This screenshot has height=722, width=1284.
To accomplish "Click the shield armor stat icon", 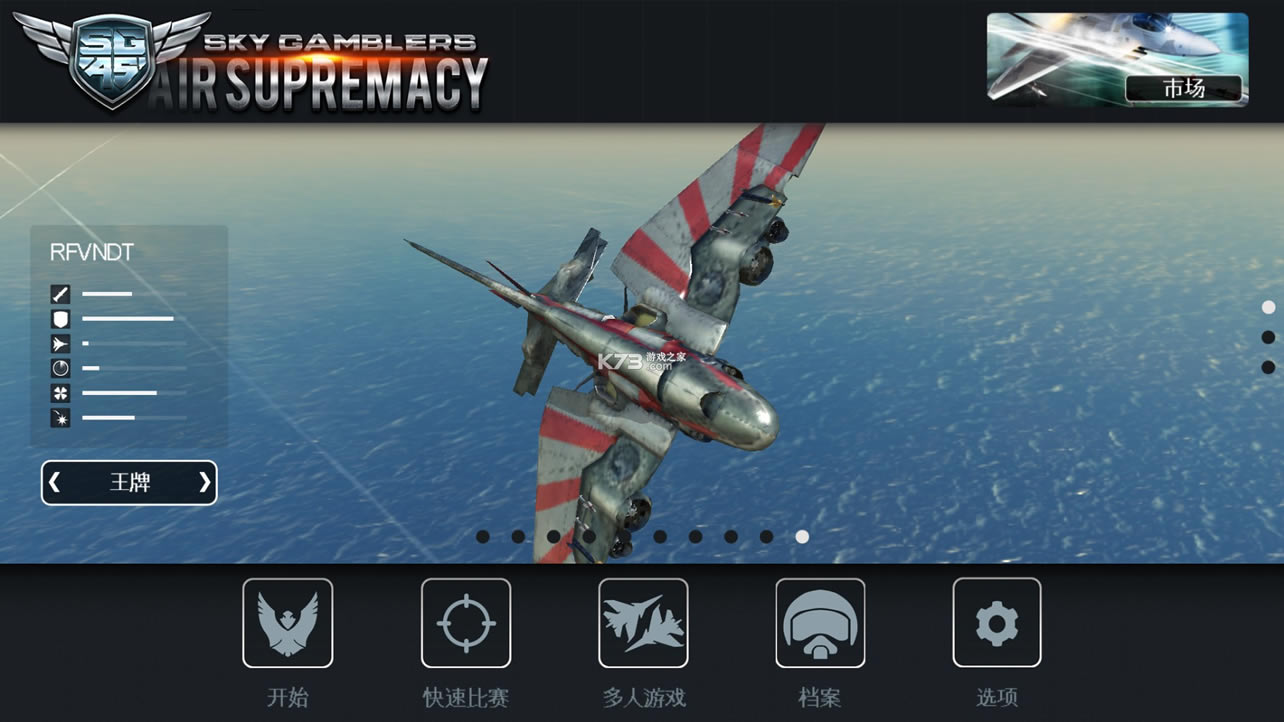I will coord(60,318).
